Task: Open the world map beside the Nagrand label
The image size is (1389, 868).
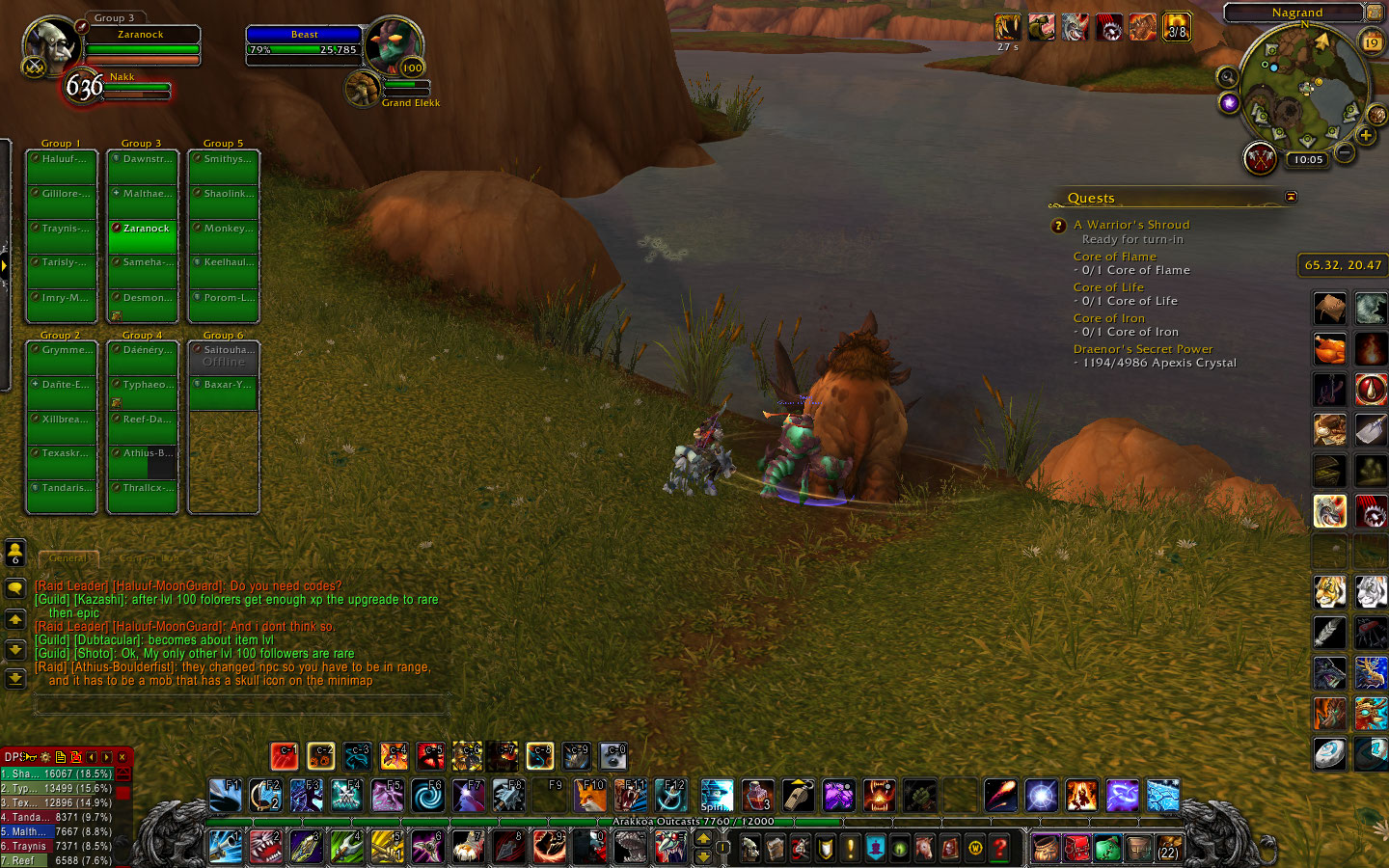Action: pyautogui.click(x=1374, y=13)
